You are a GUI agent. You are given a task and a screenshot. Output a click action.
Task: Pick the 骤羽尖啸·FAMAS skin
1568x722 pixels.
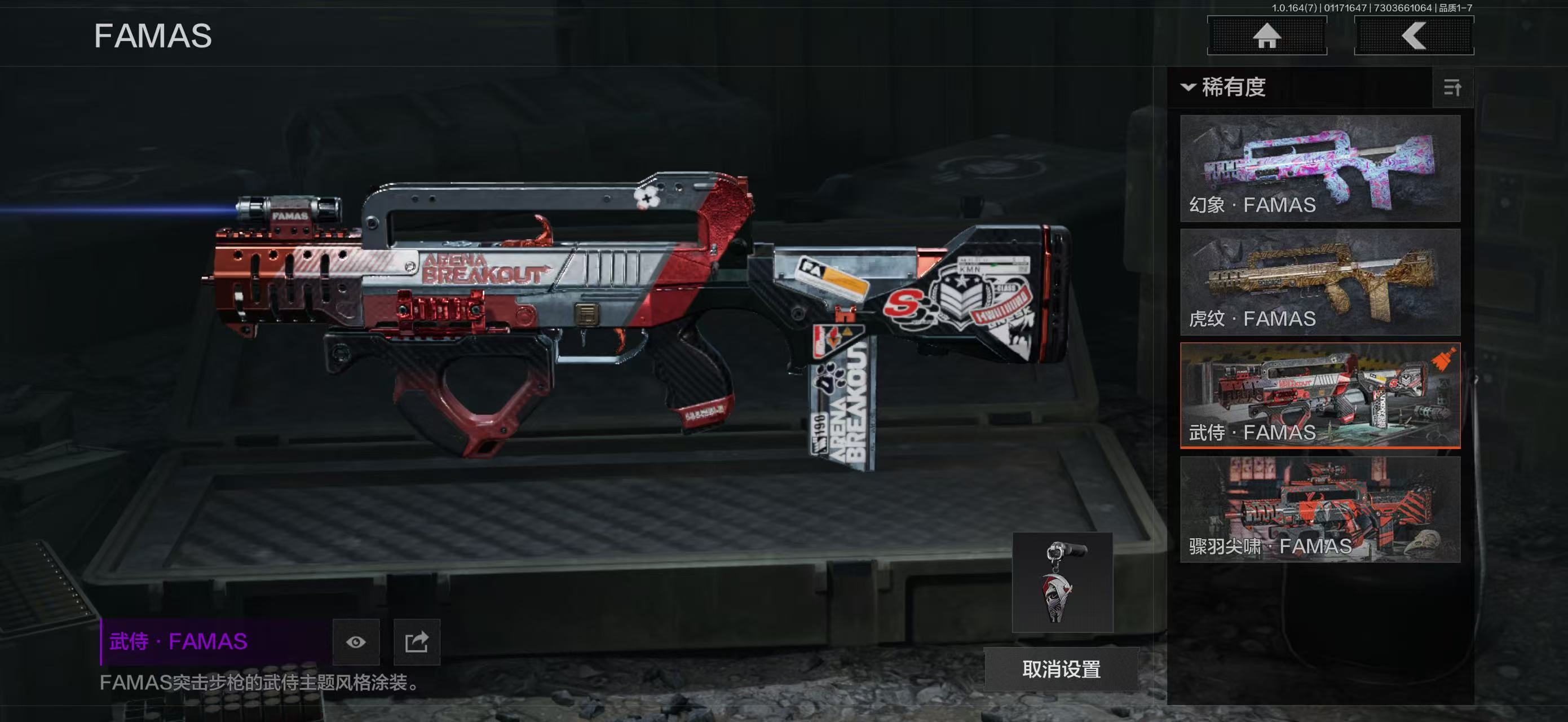pos(1320,509)
